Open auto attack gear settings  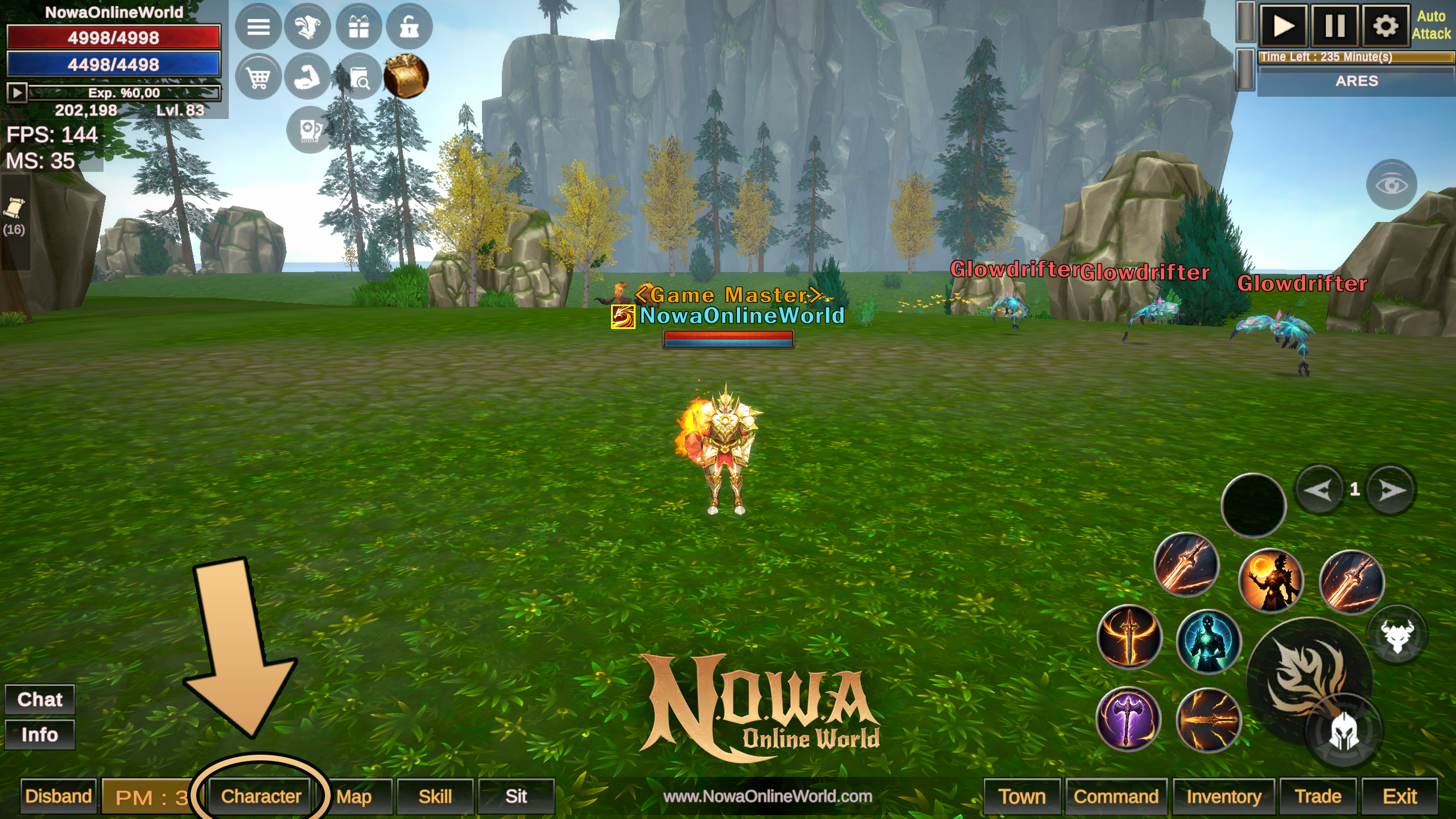[x=1385, y=26]
